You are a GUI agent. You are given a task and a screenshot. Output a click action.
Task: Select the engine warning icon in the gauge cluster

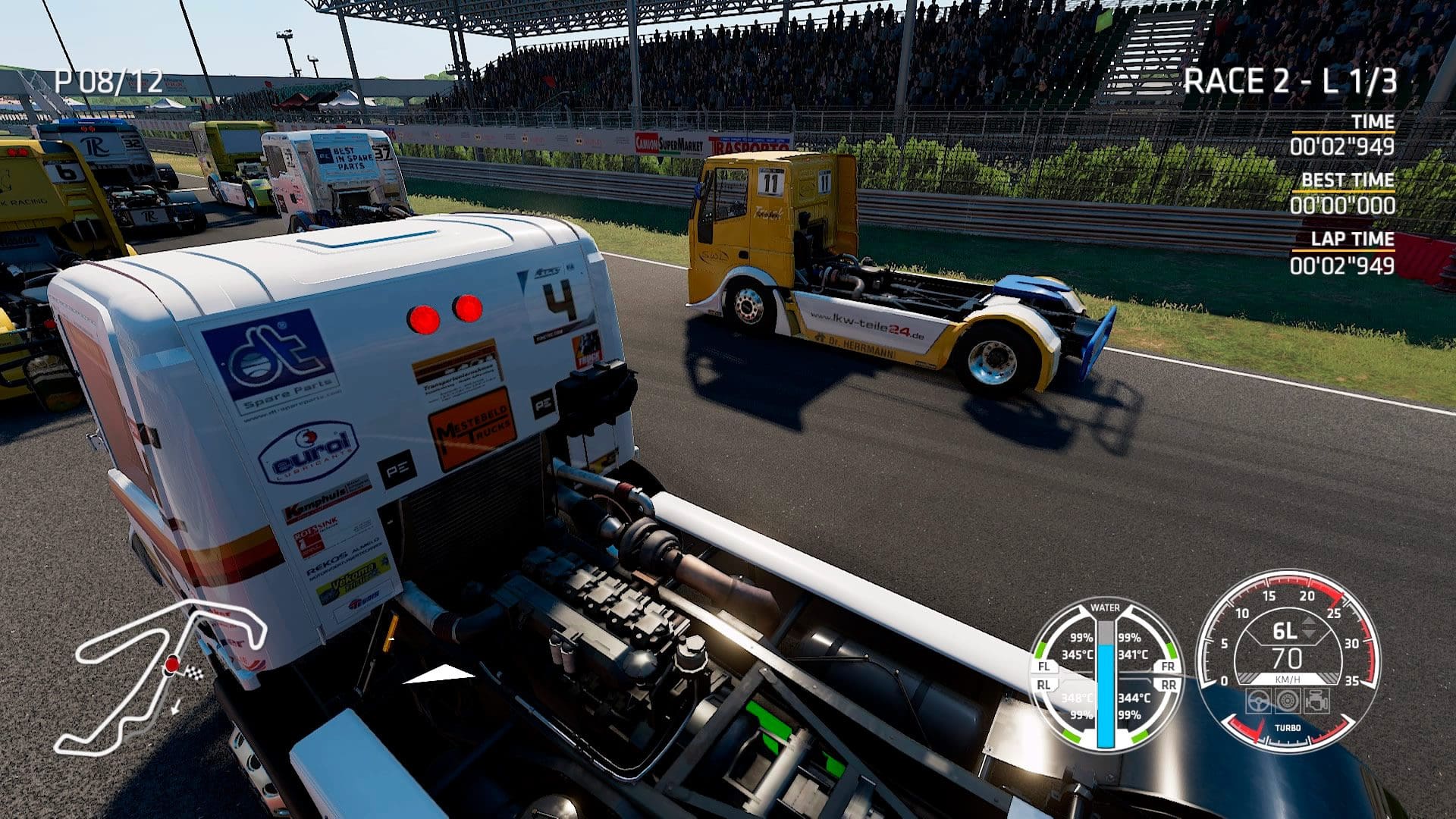(x=1316, y=700)
